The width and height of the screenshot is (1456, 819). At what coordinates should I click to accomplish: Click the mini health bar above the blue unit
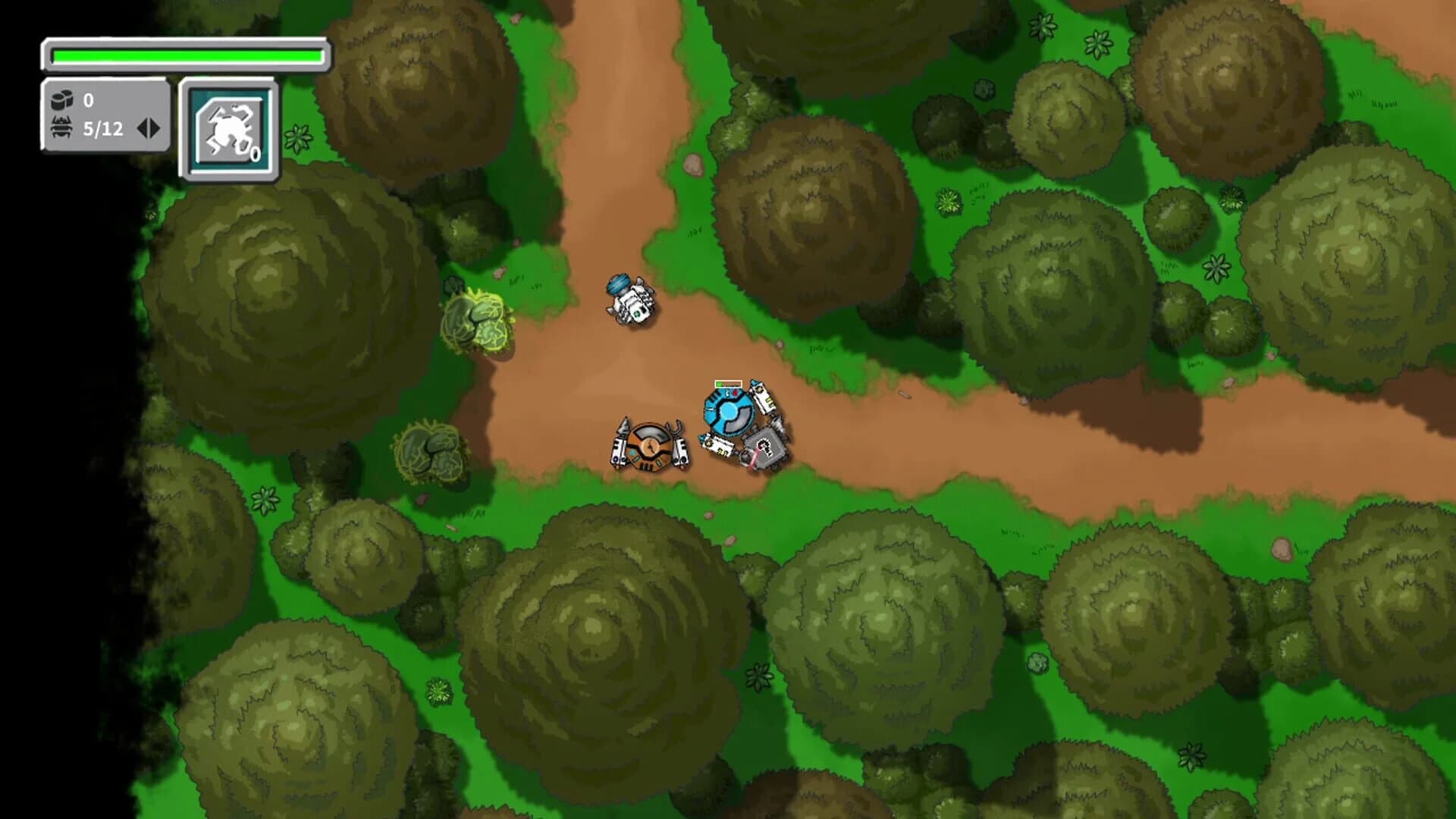tap(726, 383)
